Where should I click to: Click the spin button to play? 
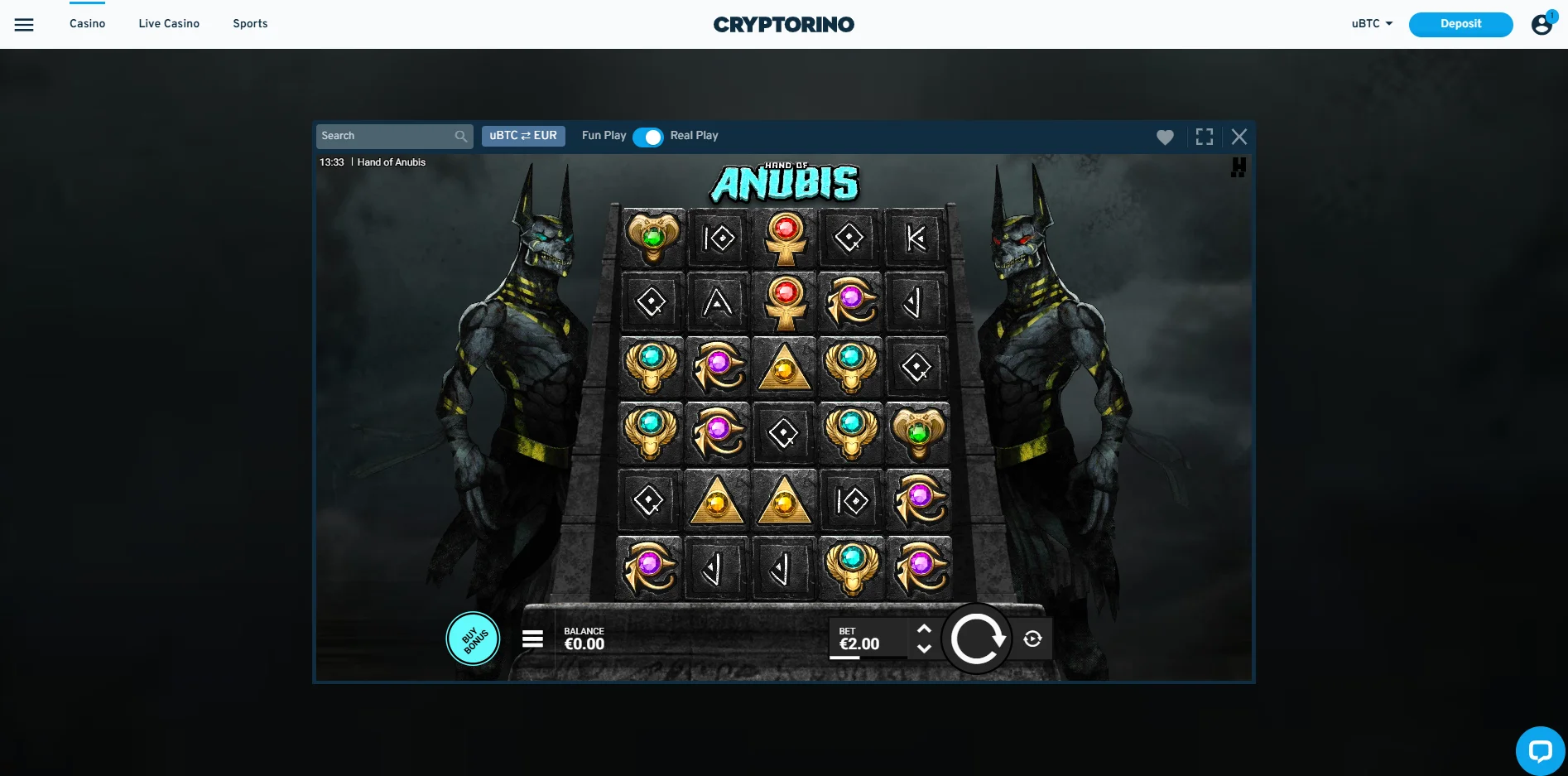point(977,638)
